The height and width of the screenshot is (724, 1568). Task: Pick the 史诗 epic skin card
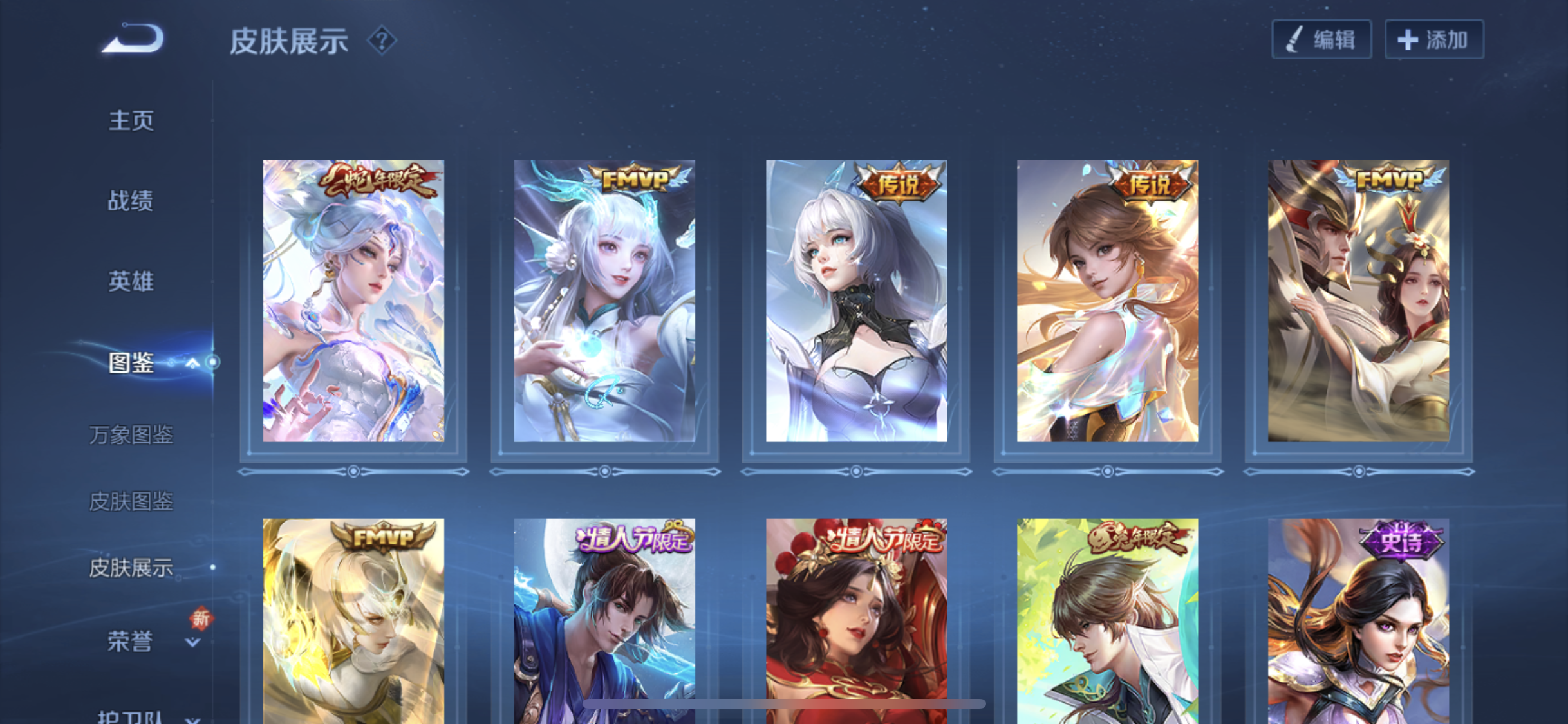click(1358, 618)
